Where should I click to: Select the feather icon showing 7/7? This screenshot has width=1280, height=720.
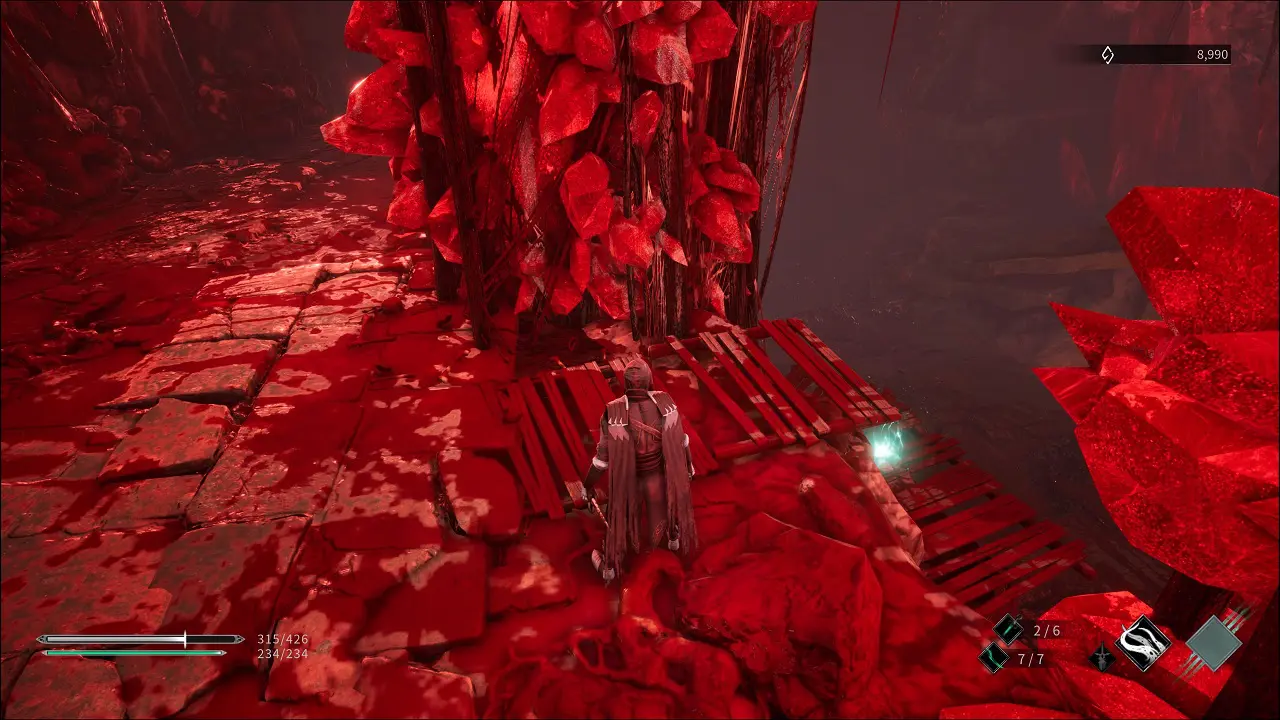click(994, 657)
